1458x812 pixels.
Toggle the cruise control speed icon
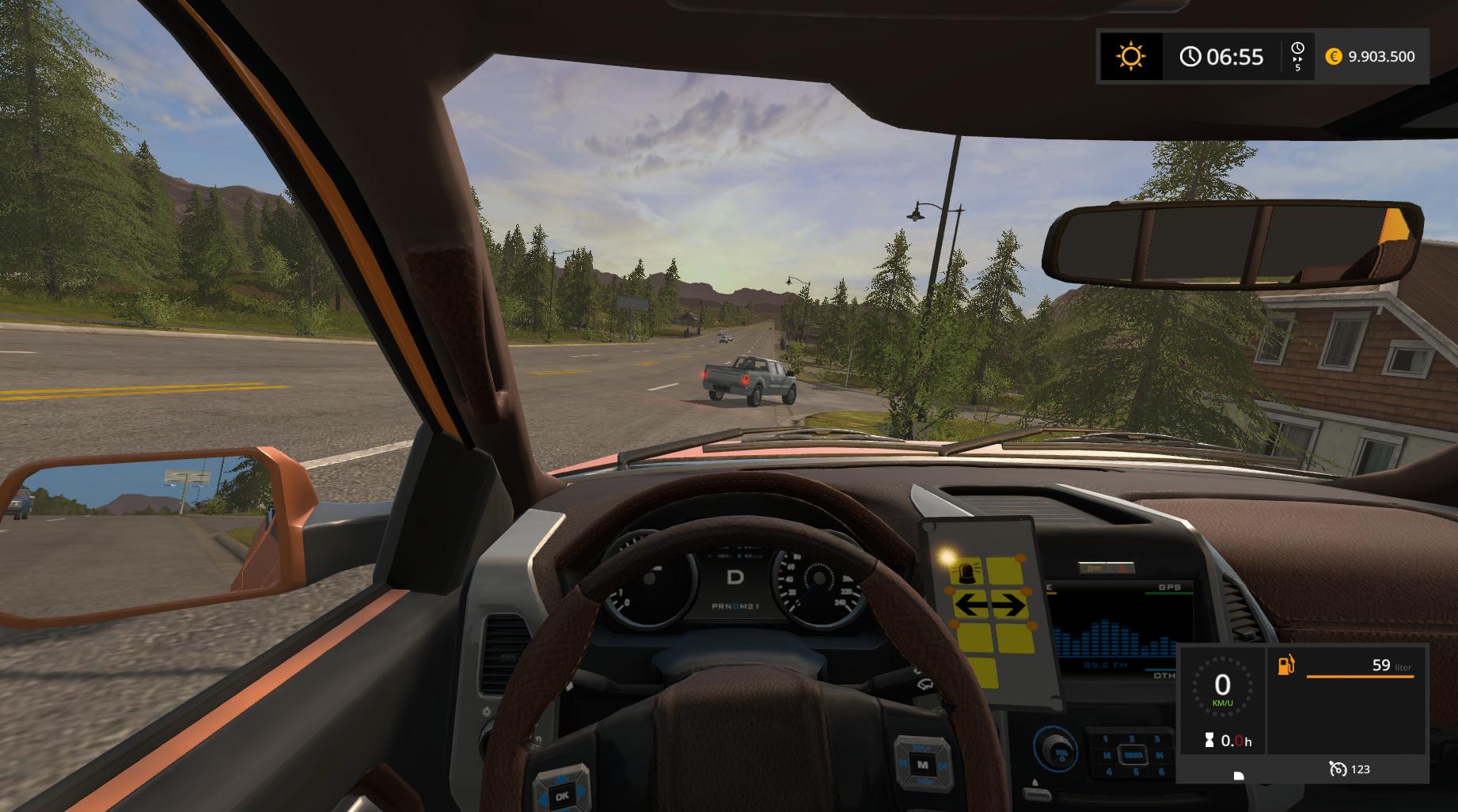[x=1338, y=768]
